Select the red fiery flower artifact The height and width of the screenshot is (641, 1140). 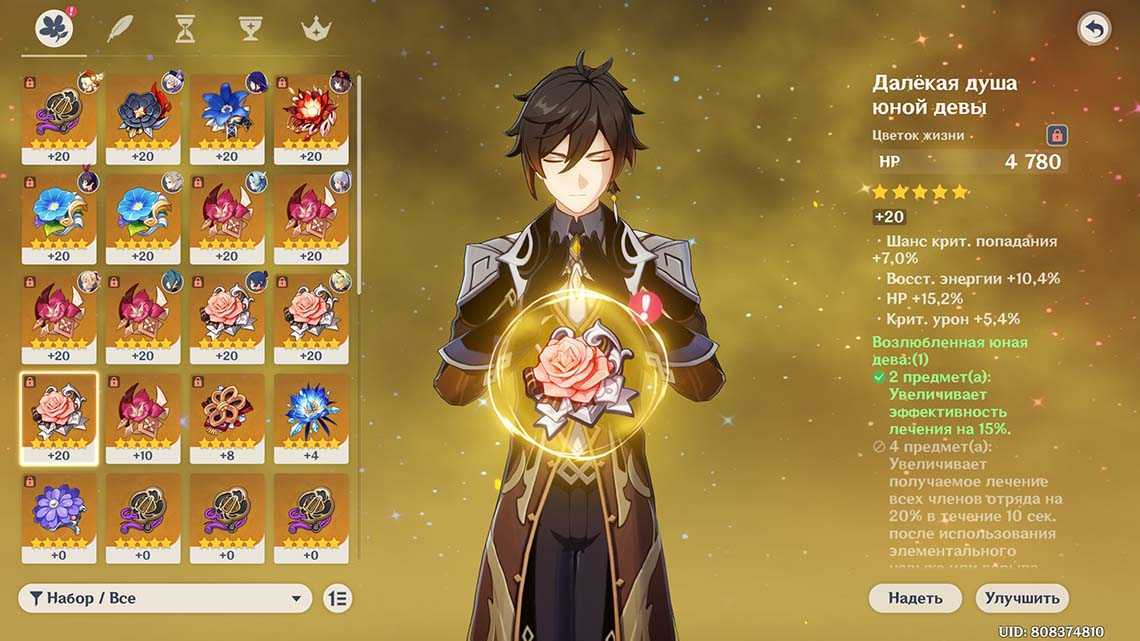coord(311,118)
